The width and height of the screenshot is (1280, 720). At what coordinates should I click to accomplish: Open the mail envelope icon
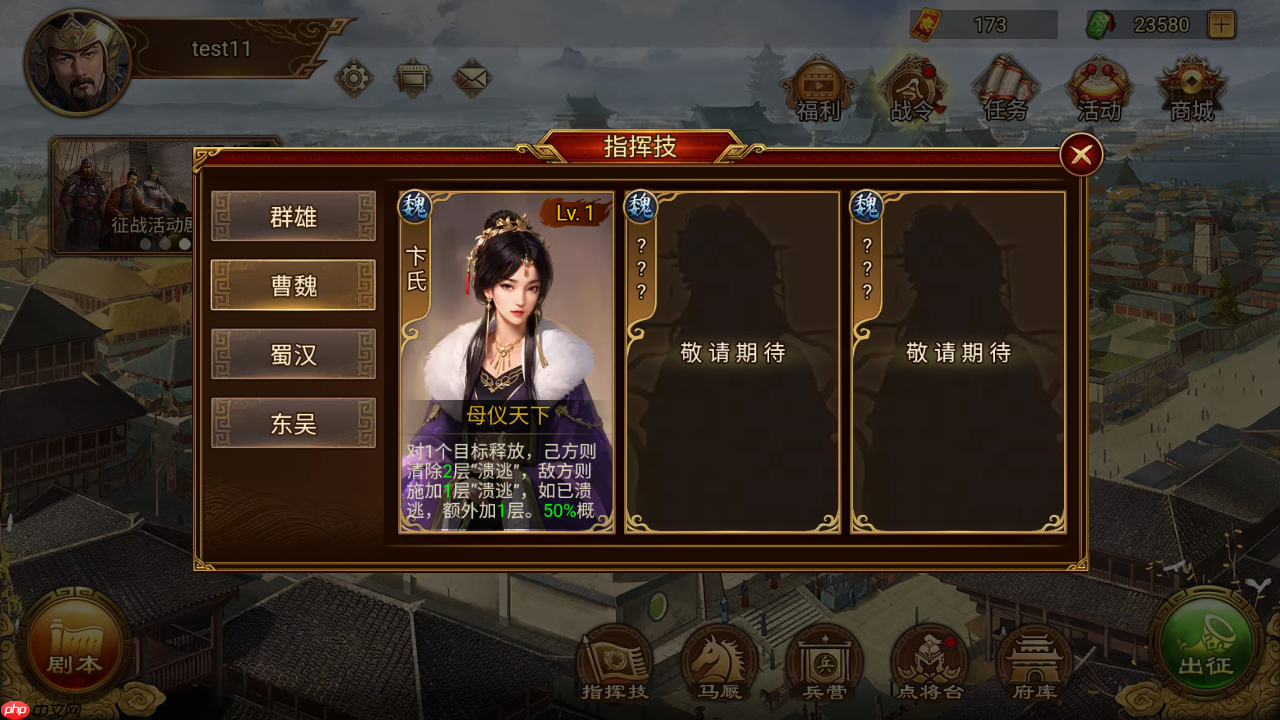tap(472, 76)
